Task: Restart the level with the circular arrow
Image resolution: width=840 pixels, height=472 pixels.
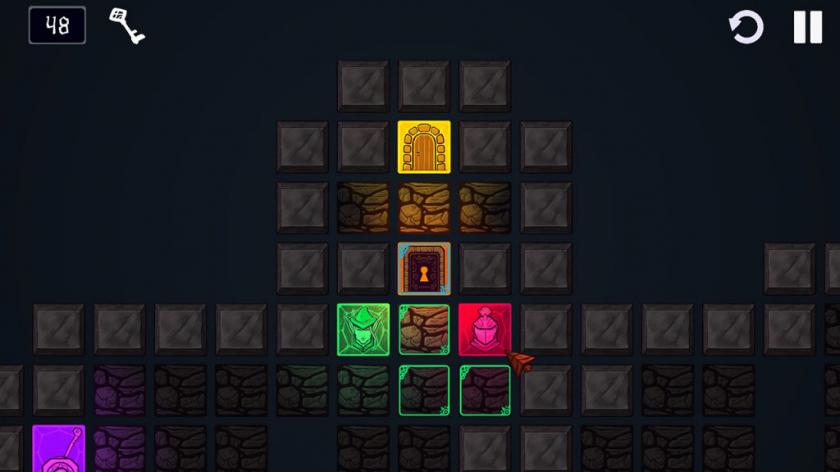Action: click(x=746, y=27)
